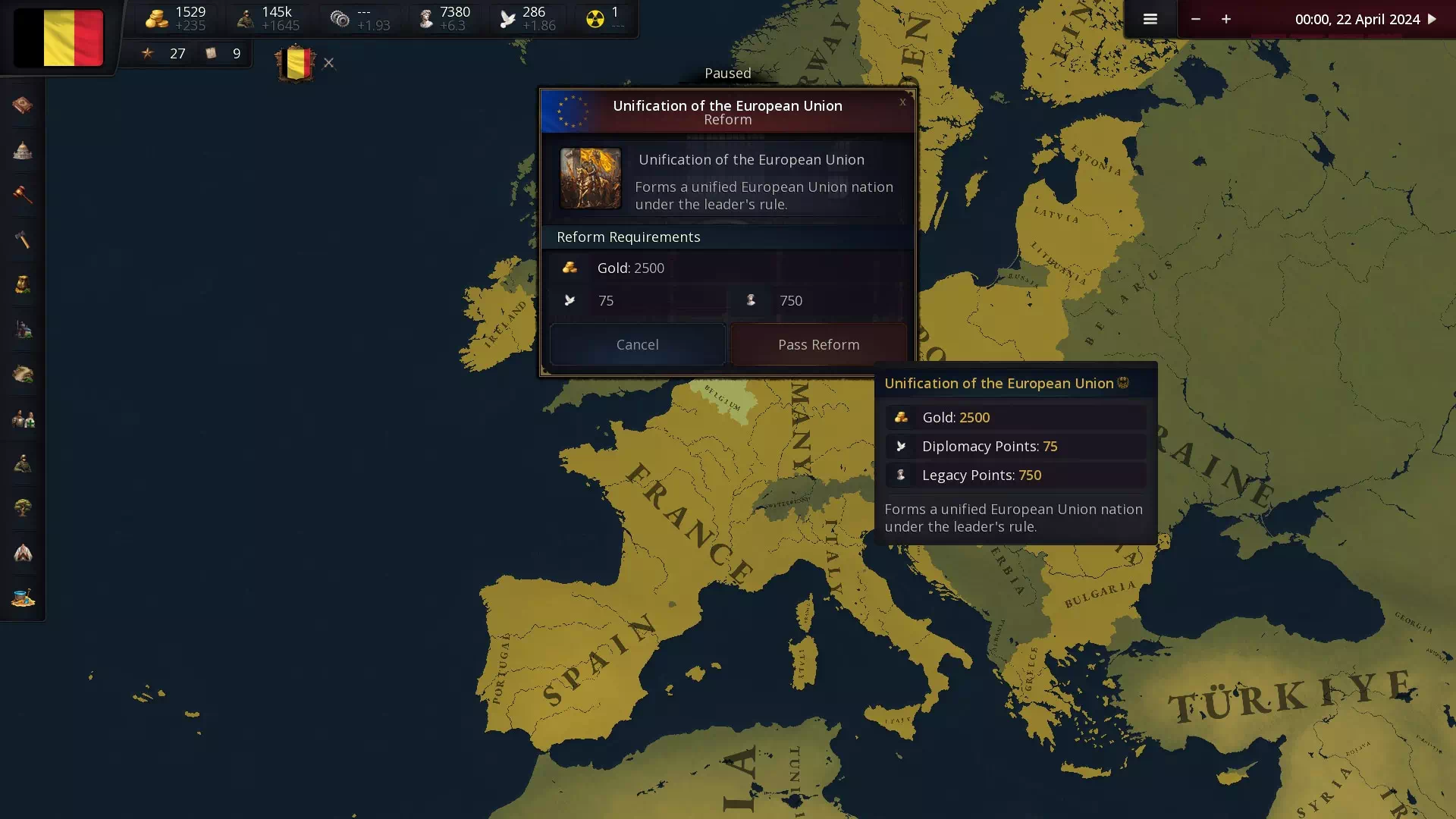Pass the European Union unification reform
Screen dimensions: 1456x819
(818, 344)
